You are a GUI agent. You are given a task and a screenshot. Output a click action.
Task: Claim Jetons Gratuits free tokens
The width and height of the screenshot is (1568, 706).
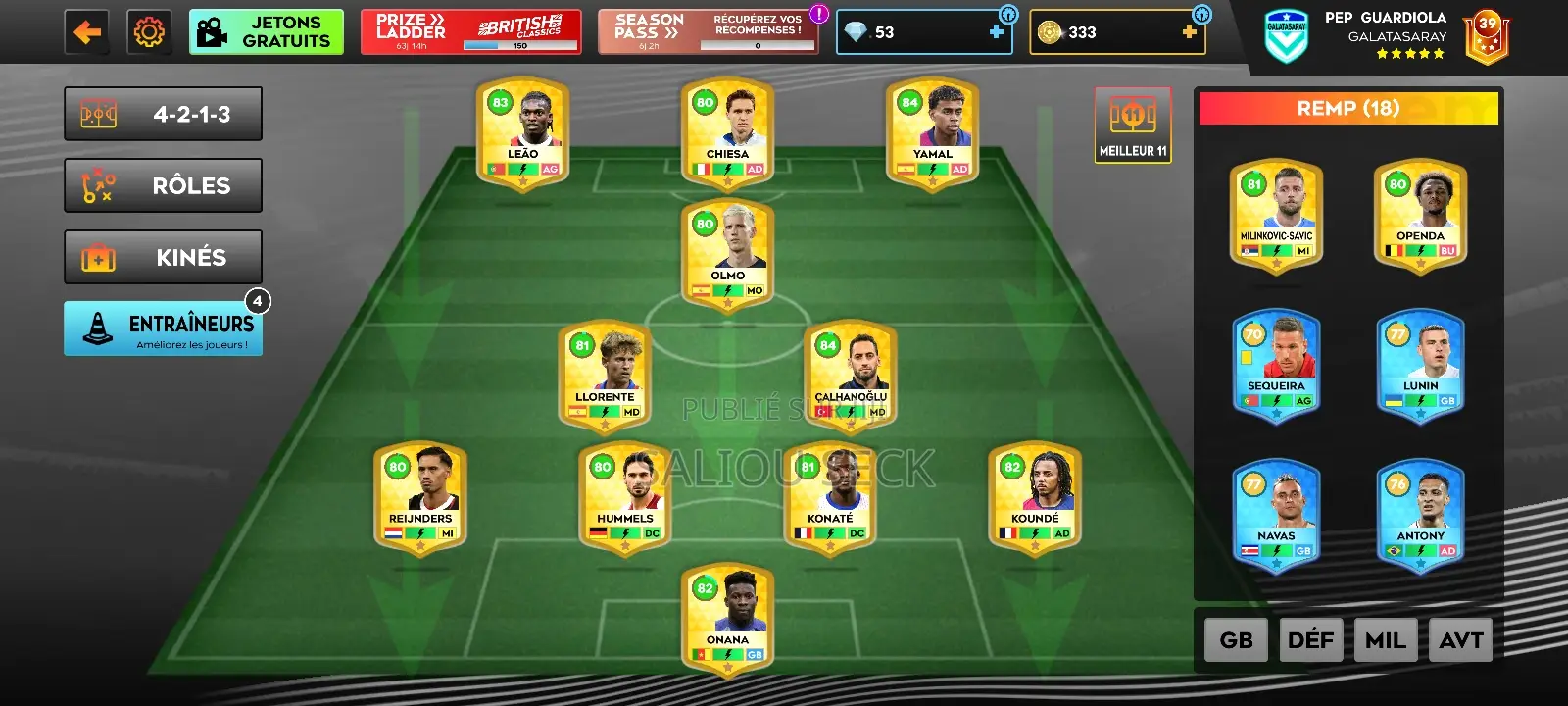pos(266,32)
